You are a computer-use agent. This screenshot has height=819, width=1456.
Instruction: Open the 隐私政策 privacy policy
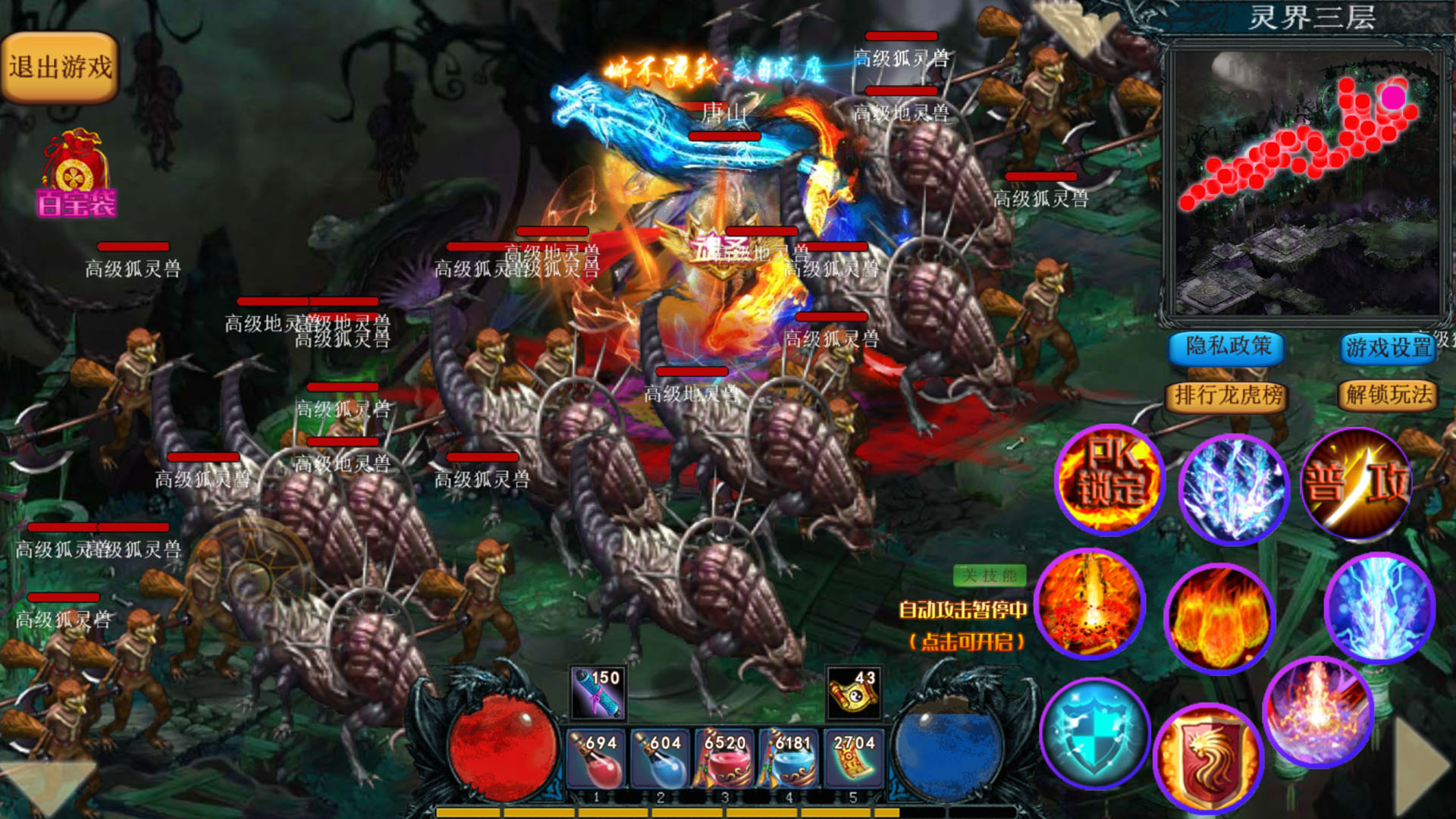(1227, 348)
